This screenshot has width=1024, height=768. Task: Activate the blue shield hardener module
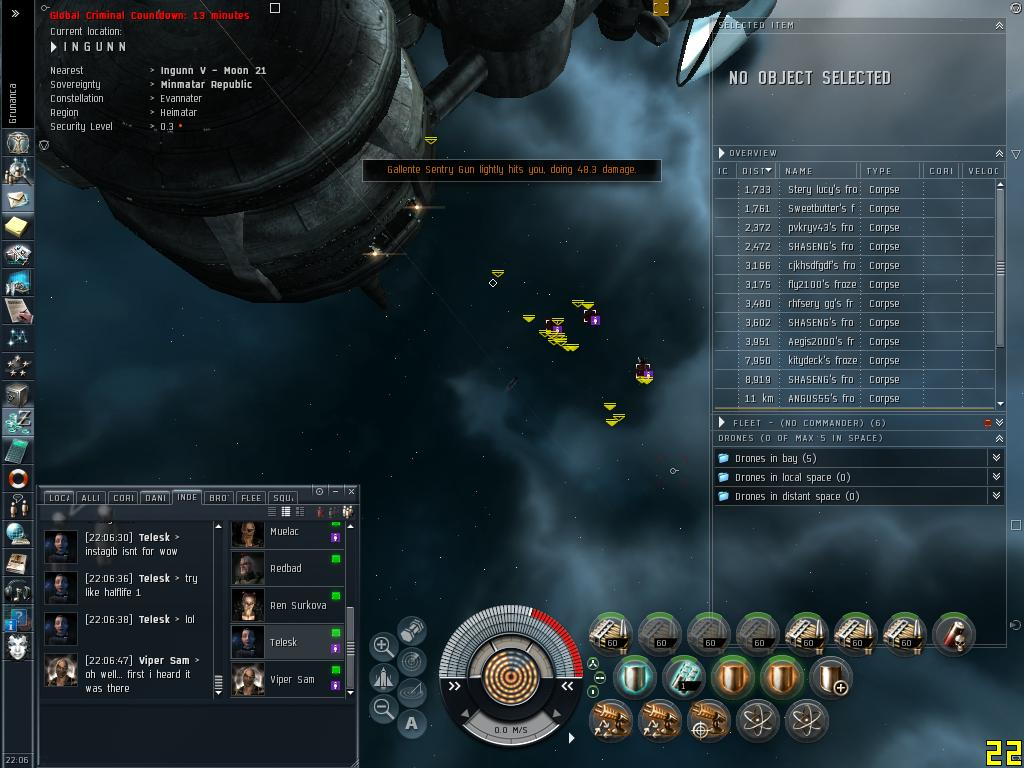tap(633, 676)
